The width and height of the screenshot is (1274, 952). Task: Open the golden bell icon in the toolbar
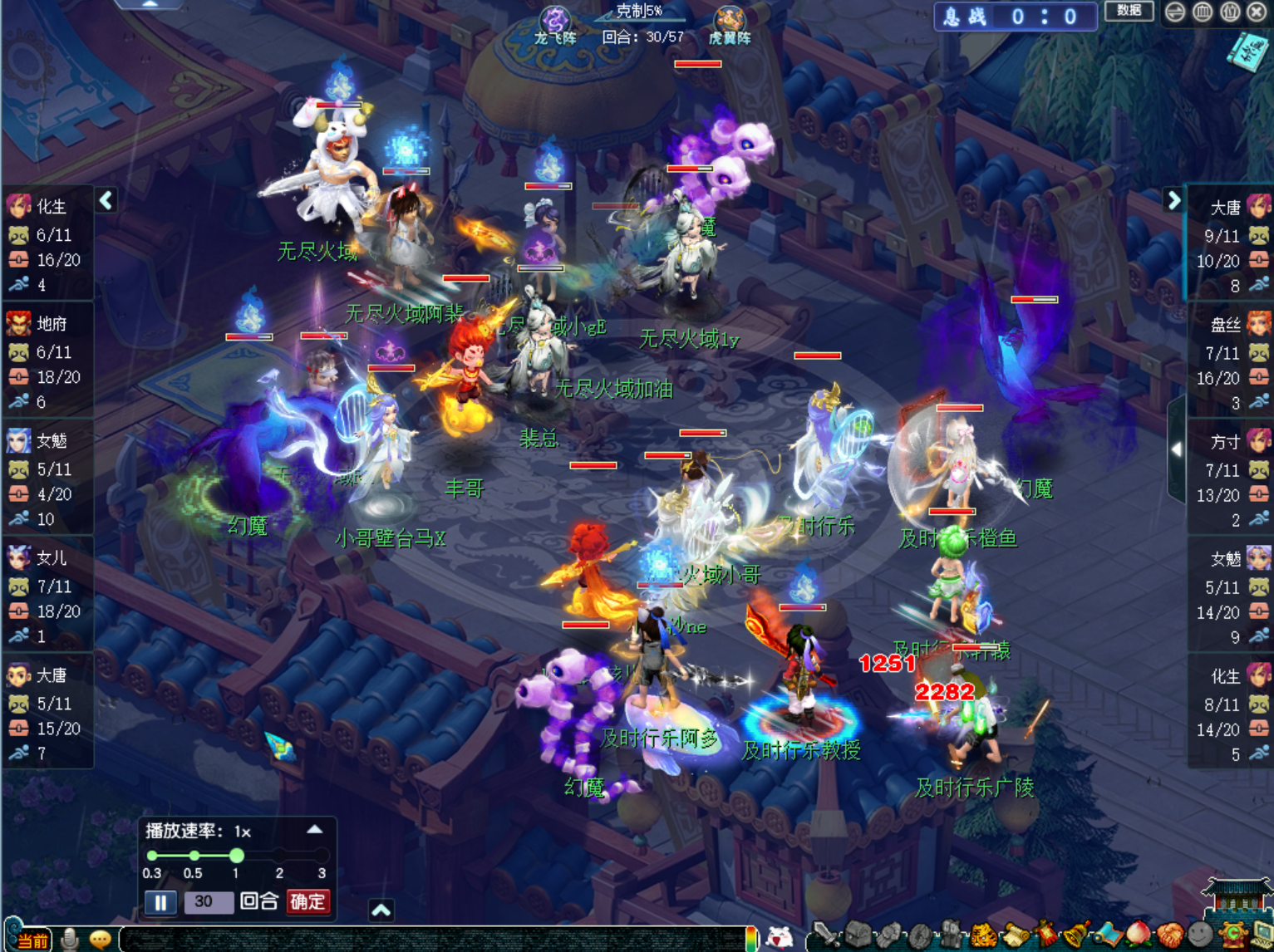[1076, 936]
